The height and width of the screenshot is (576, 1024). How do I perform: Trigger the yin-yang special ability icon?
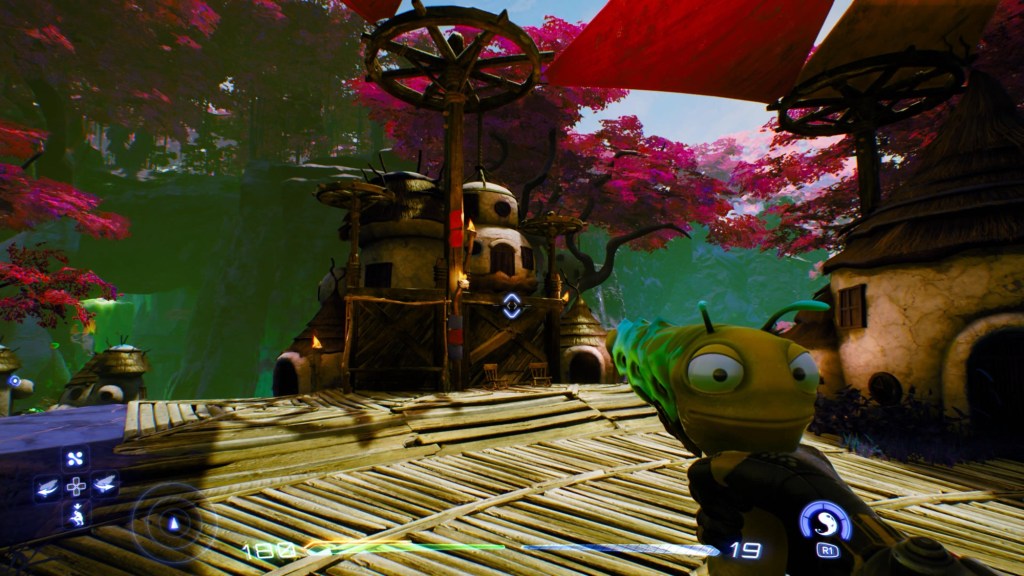click(x=825, y=520)
